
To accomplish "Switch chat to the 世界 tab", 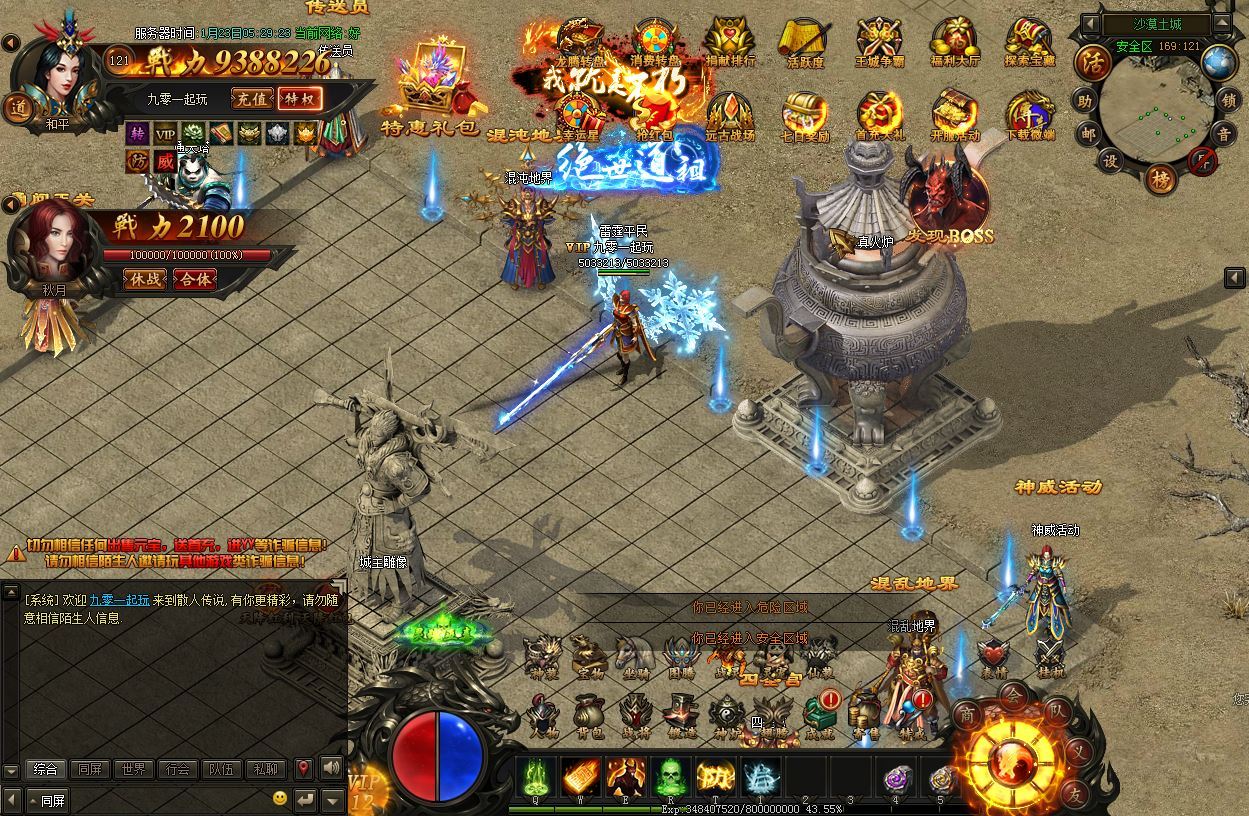I will tap(134, 769).
